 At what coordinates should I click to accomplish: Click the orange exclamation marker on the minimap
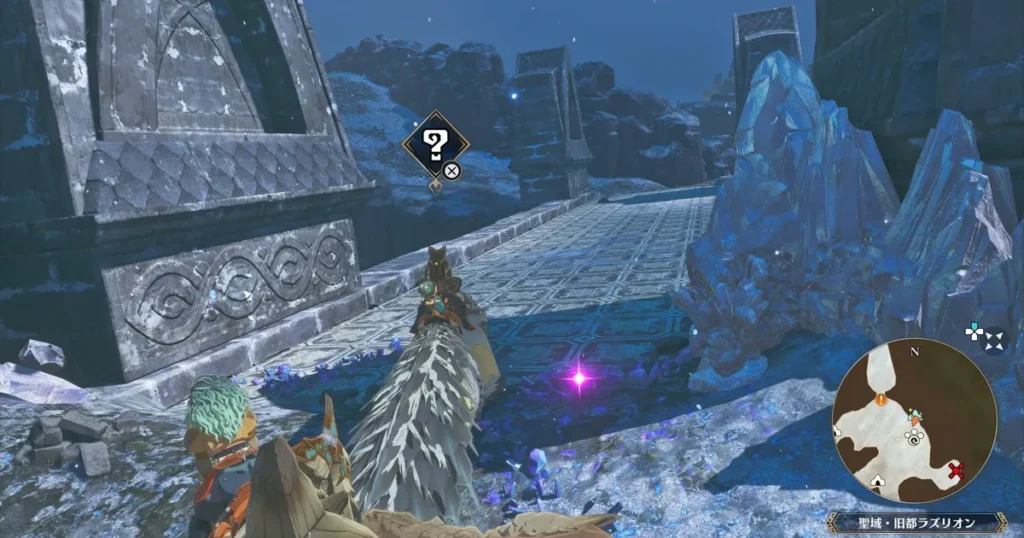[x=881, y=399]
